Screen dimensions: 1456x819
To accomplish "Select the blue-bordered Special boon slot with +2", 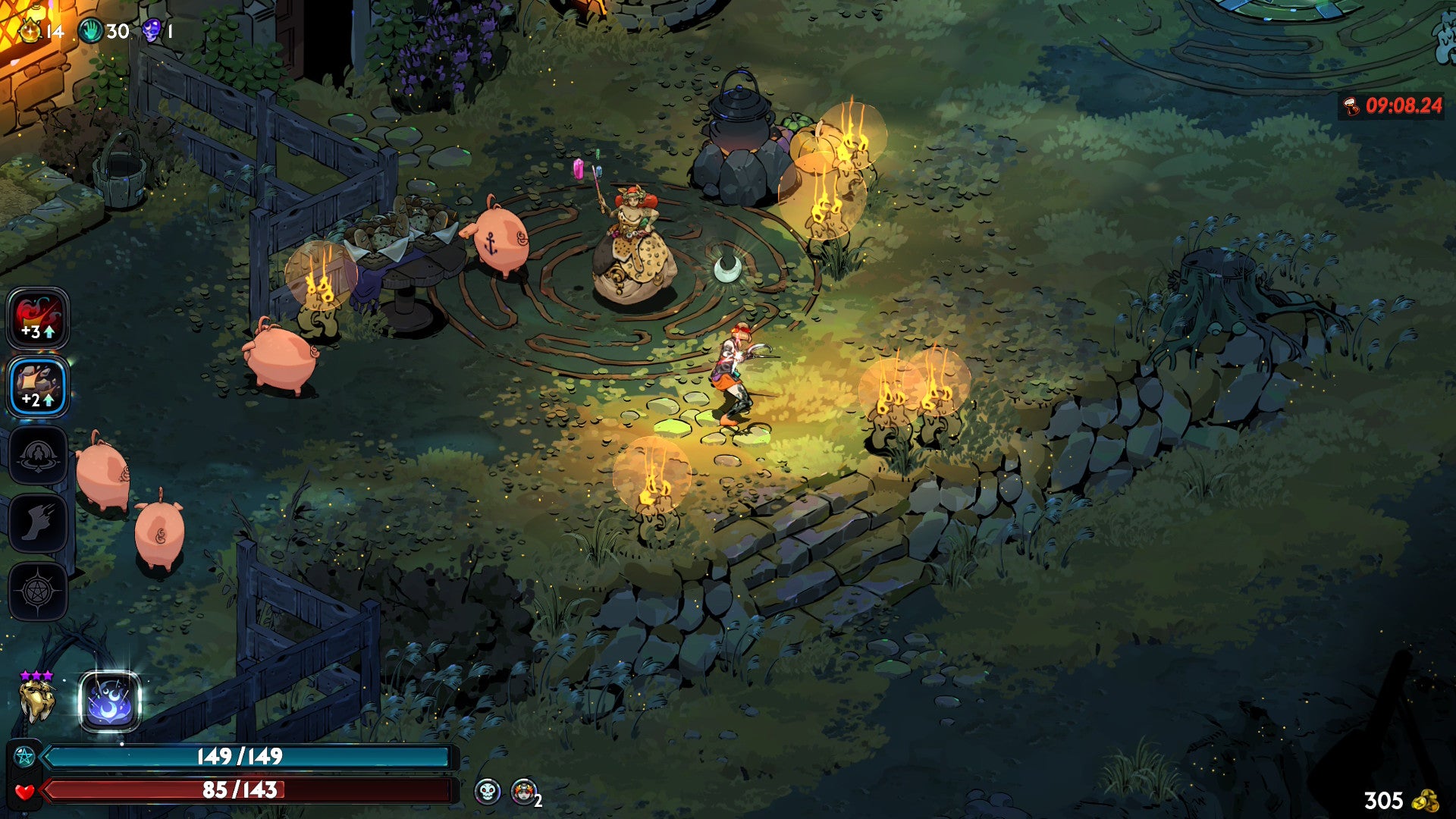I will [x=38, y=387].
